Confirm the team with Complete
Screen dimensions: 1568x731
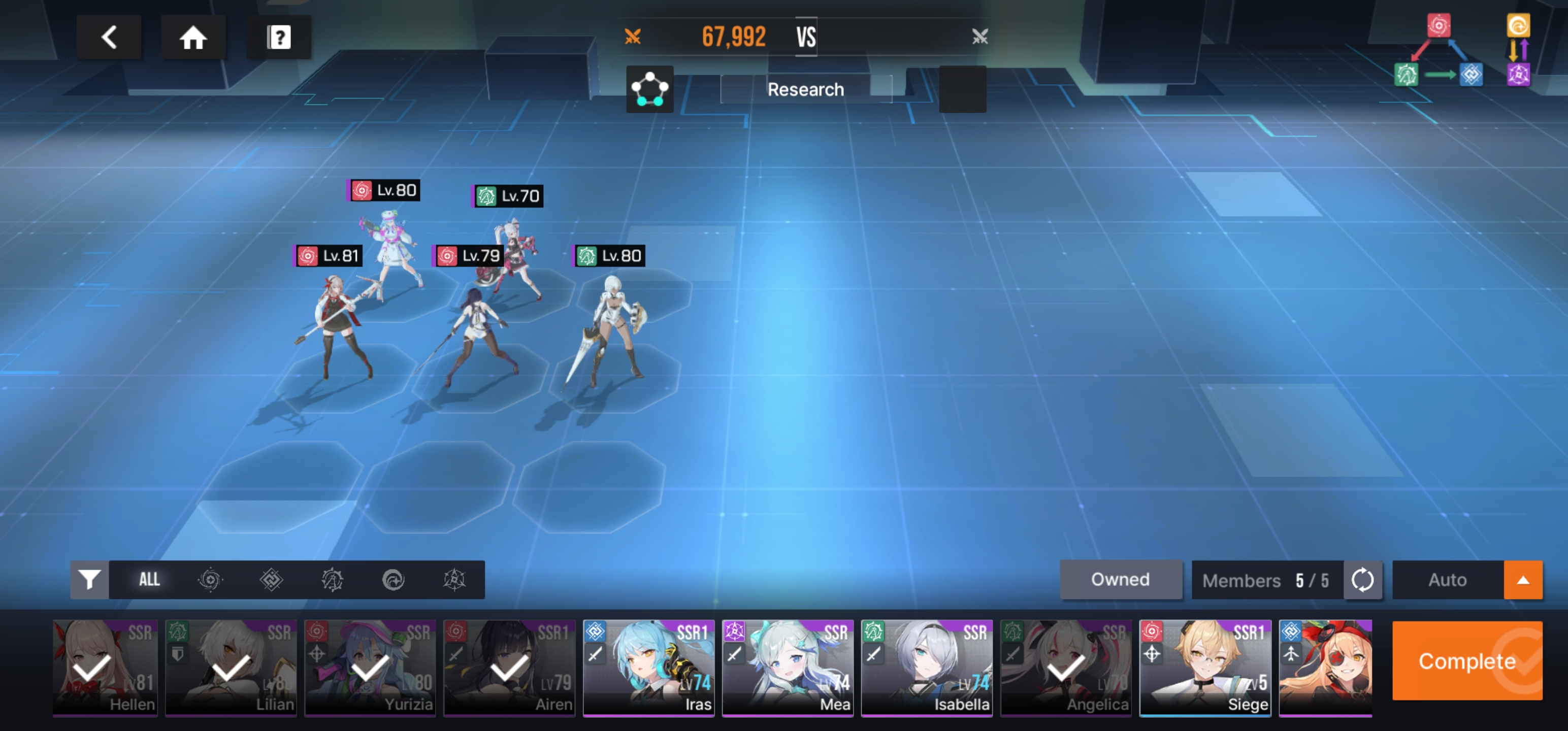click(1466, 661)
